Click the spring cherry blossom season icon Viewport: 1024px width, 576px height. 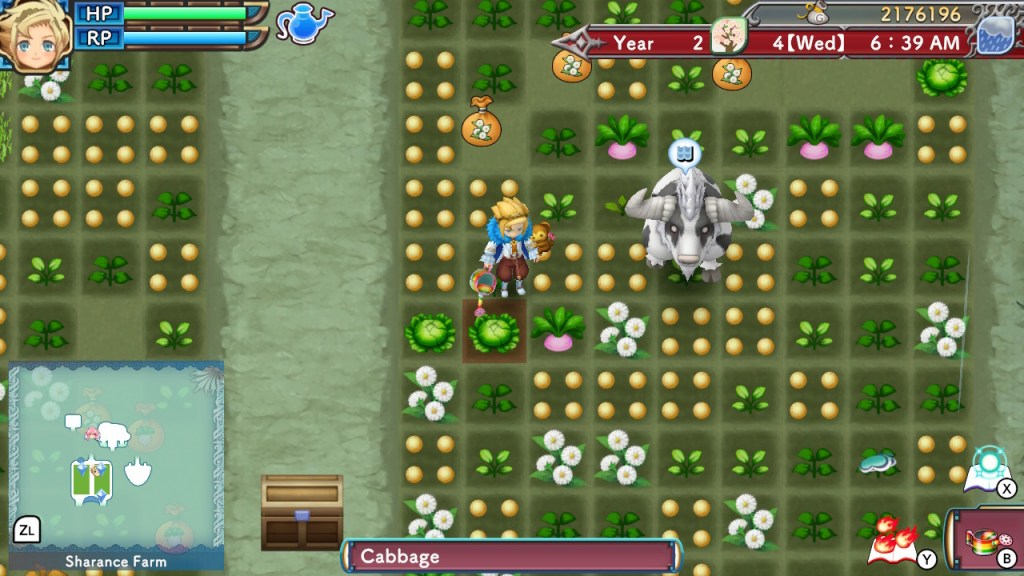[729, 38]
